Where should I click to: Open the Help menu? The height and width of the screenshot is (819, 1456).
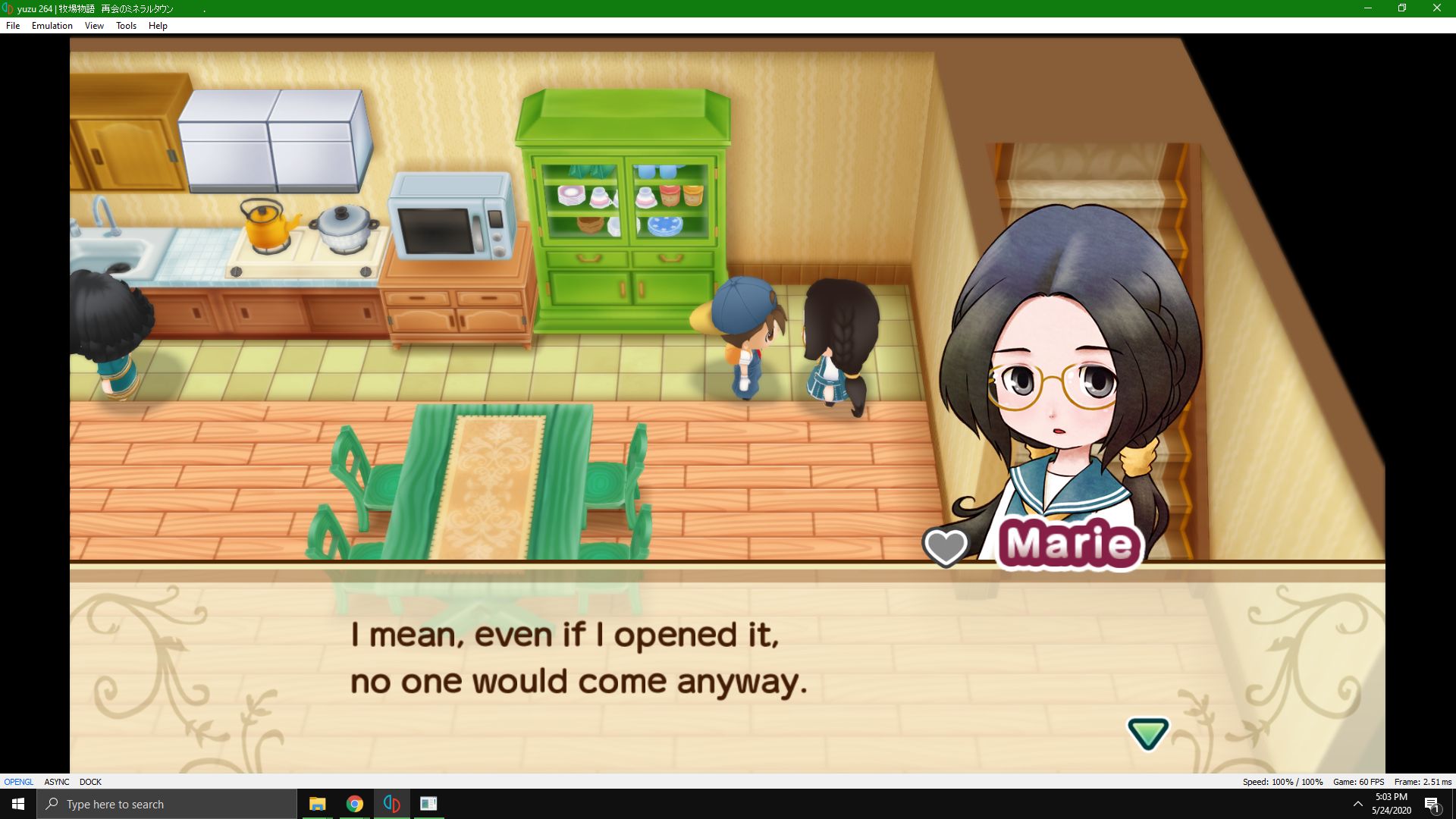[158, 25]
